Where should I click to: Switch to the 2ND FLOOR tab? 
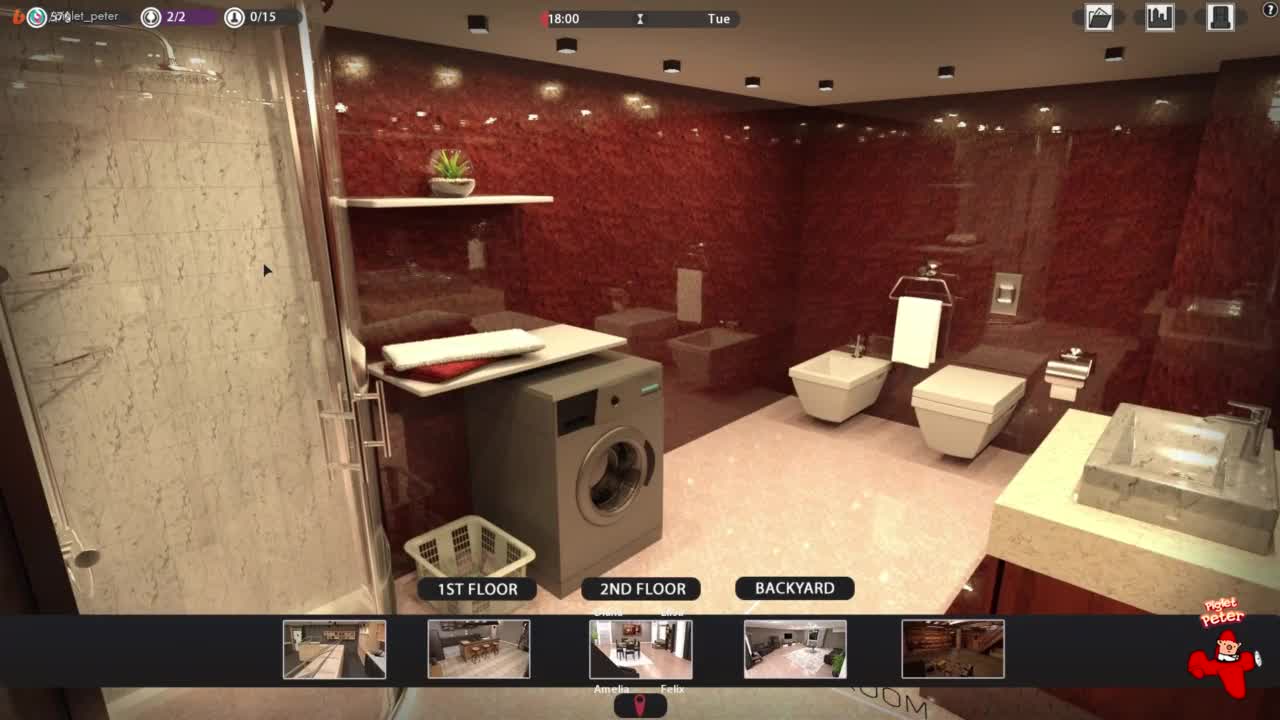(x=642, y=589)
